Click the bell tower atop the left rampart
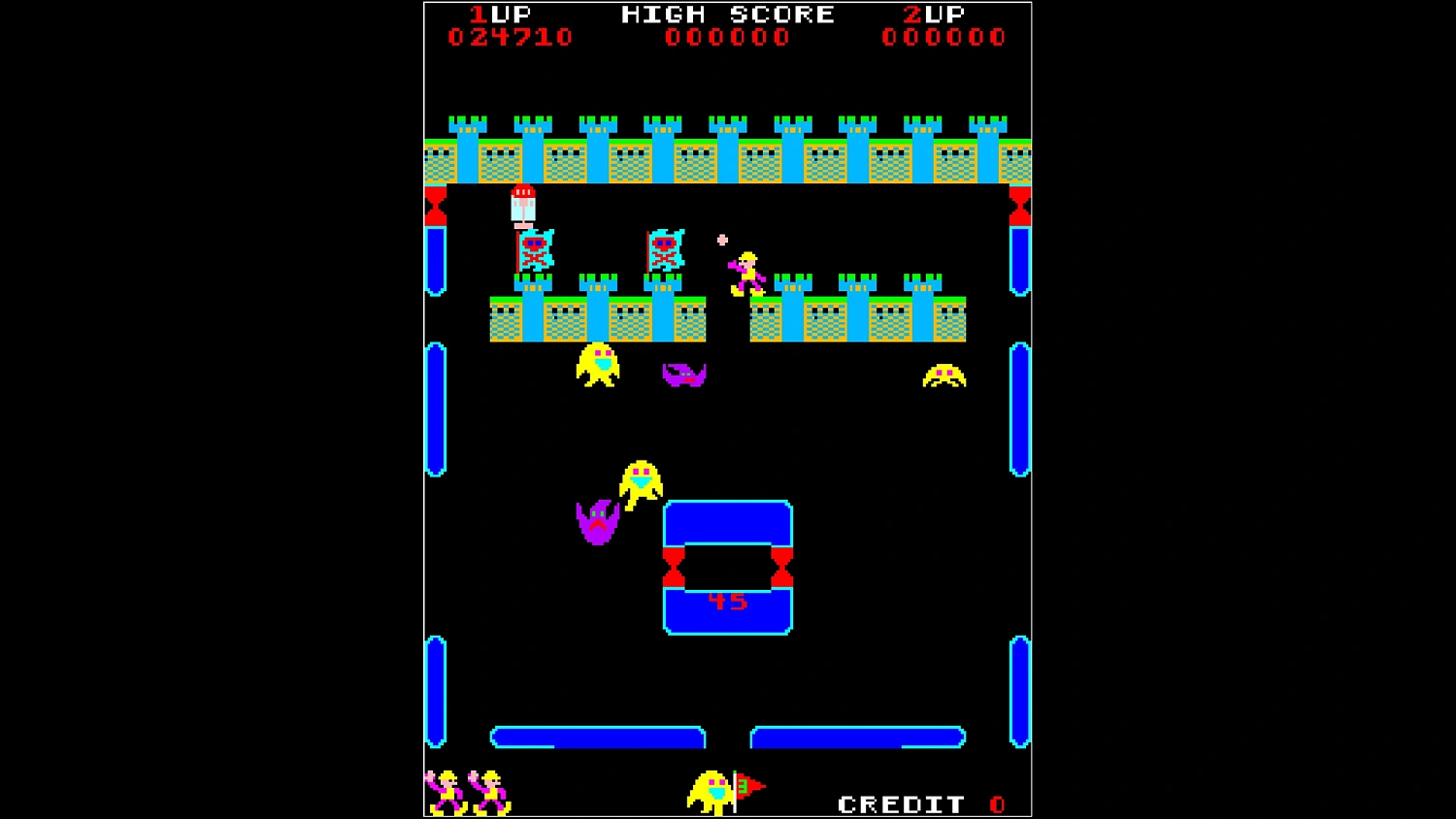 pyautogui.click(x=524, y=204)
